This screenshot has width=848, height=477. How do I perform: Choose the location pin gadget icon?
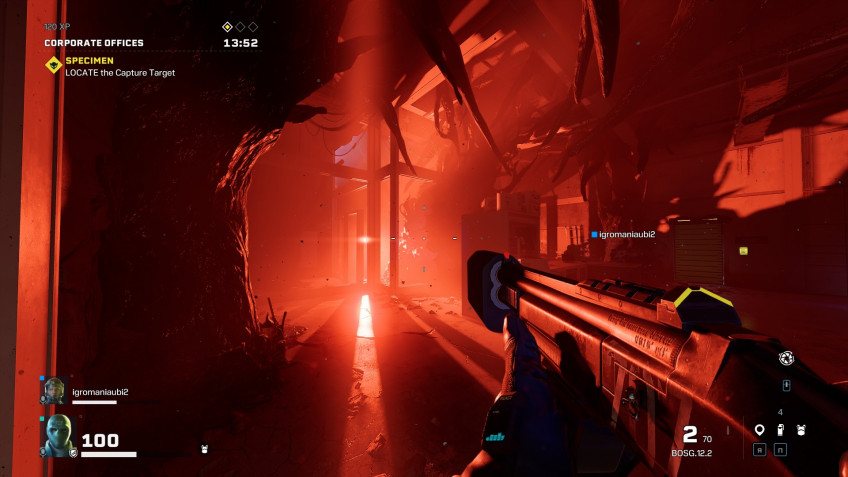759,430
